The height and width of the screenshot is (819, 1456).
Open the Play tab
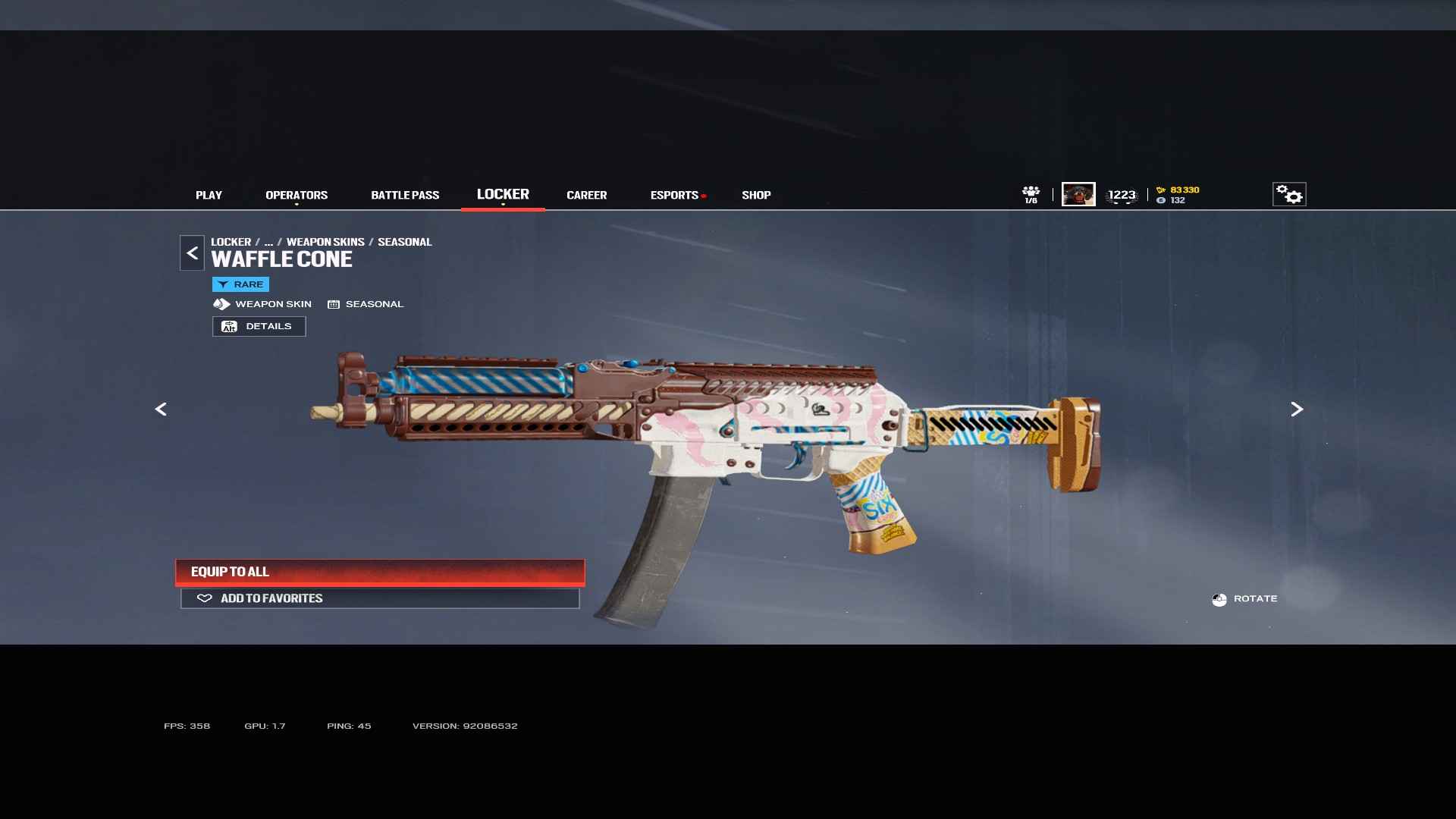(x=209, y=195)
